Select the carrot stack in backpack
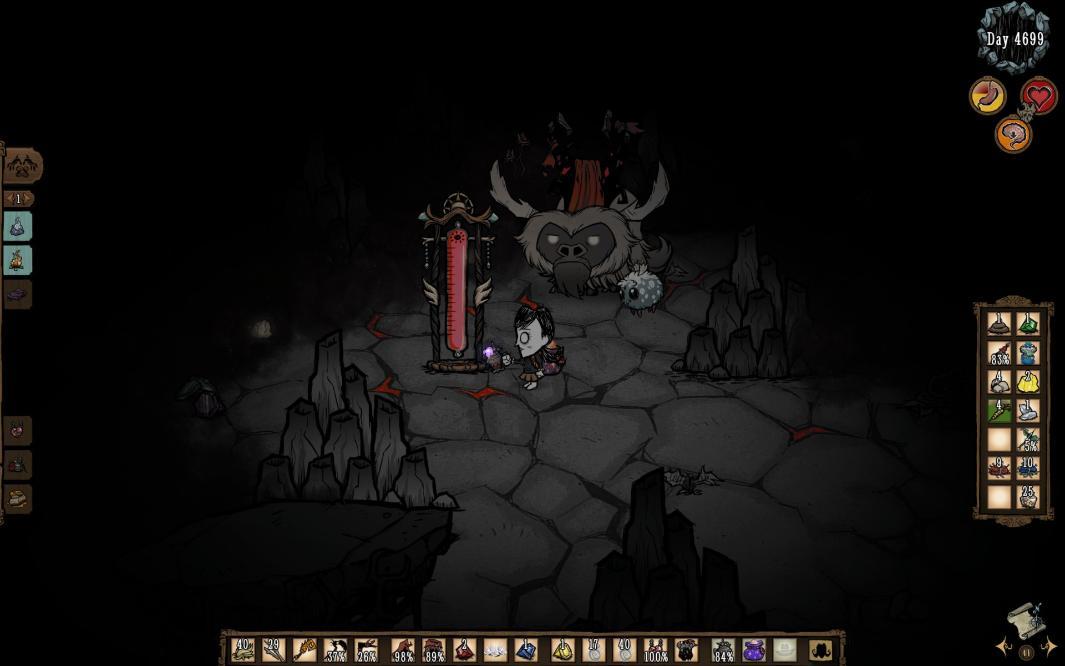1065x666 pixels. pos(999,410)
